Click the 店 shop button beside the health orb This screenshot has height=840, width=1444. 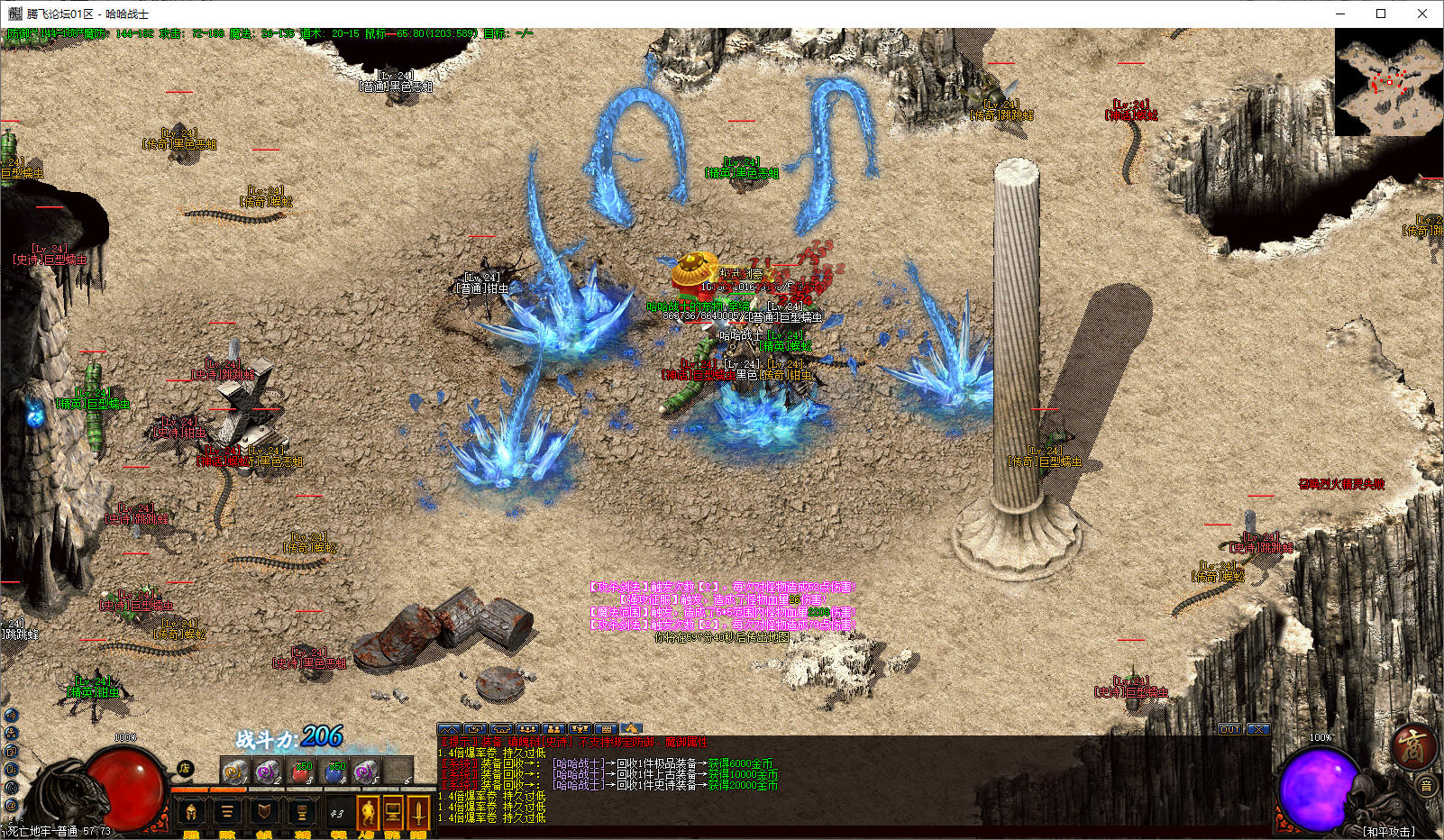pos(185,768)
